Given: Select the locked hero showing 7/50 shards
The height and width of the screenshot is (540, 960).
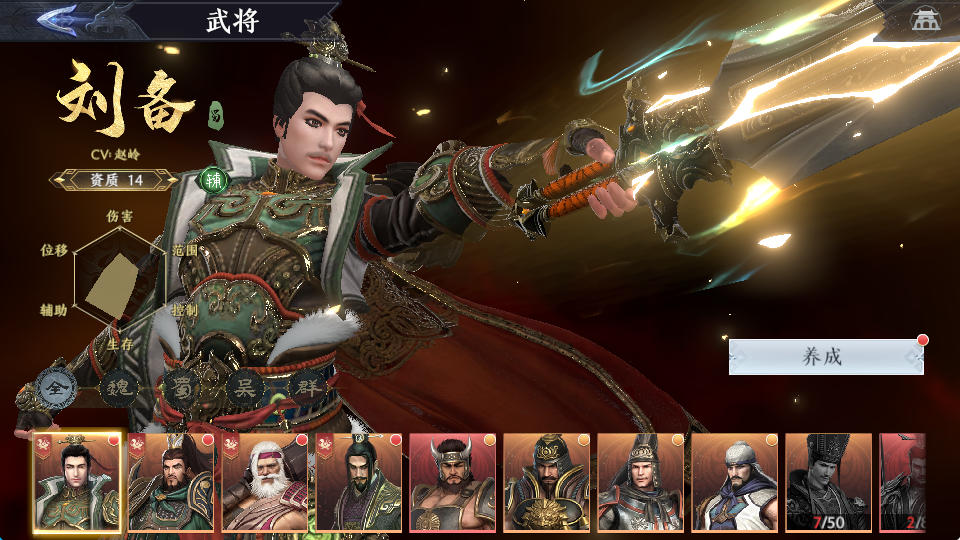Looking at the screenshot, I should [828, 482].
